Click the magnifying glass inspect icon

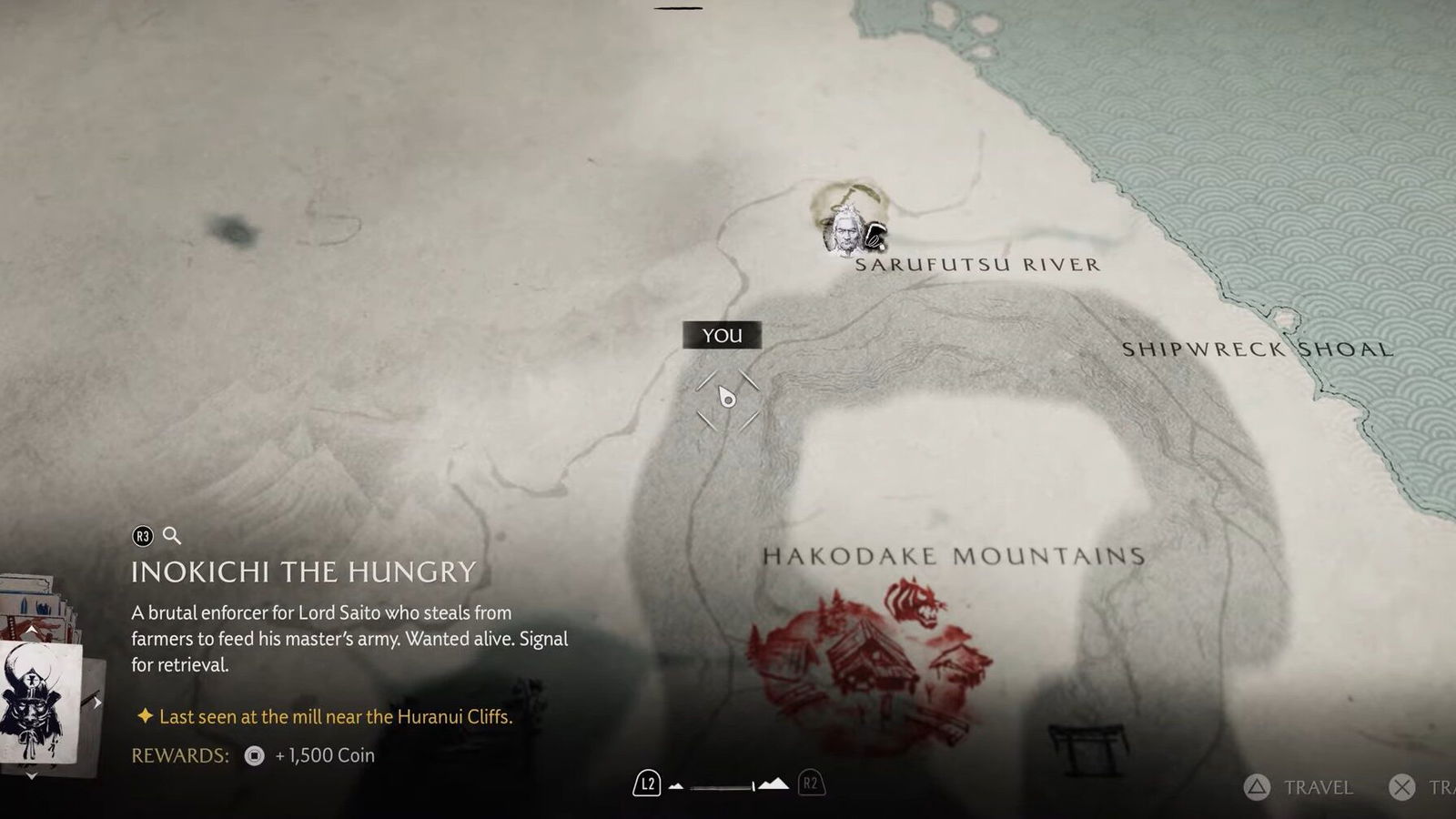coord(172,536)
